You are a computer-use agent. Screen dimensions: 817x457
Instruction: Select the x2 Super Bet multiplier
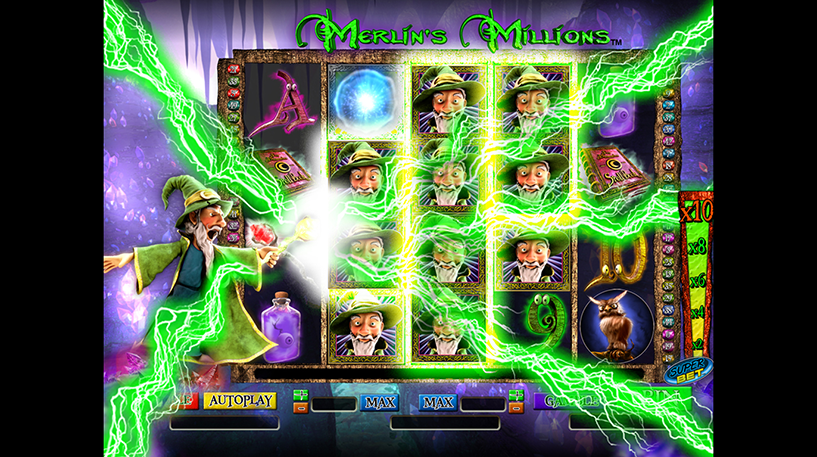pyautogui.click(x=697, y=342)
